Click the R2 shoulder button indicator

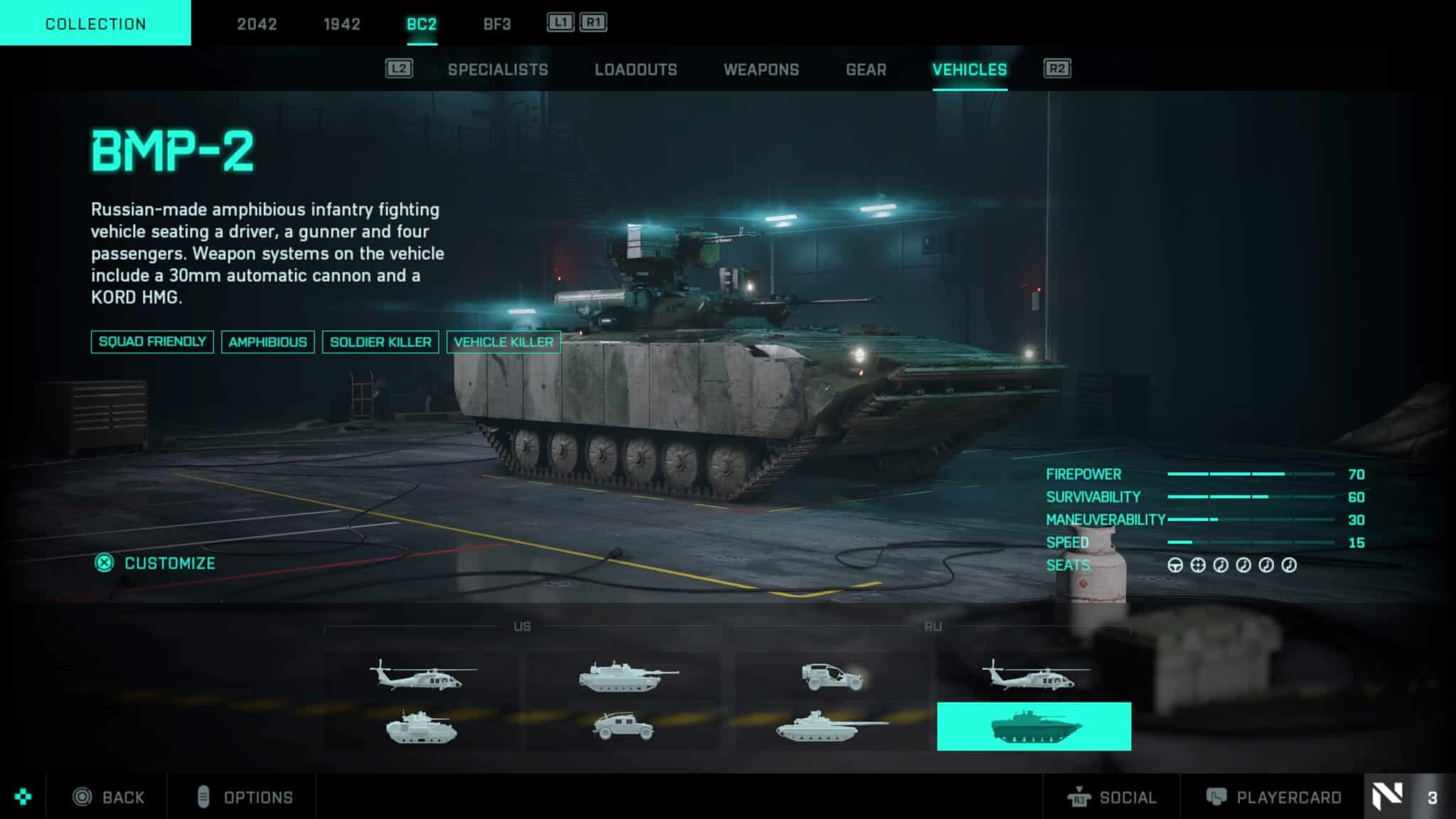[x=1056, y=69]
